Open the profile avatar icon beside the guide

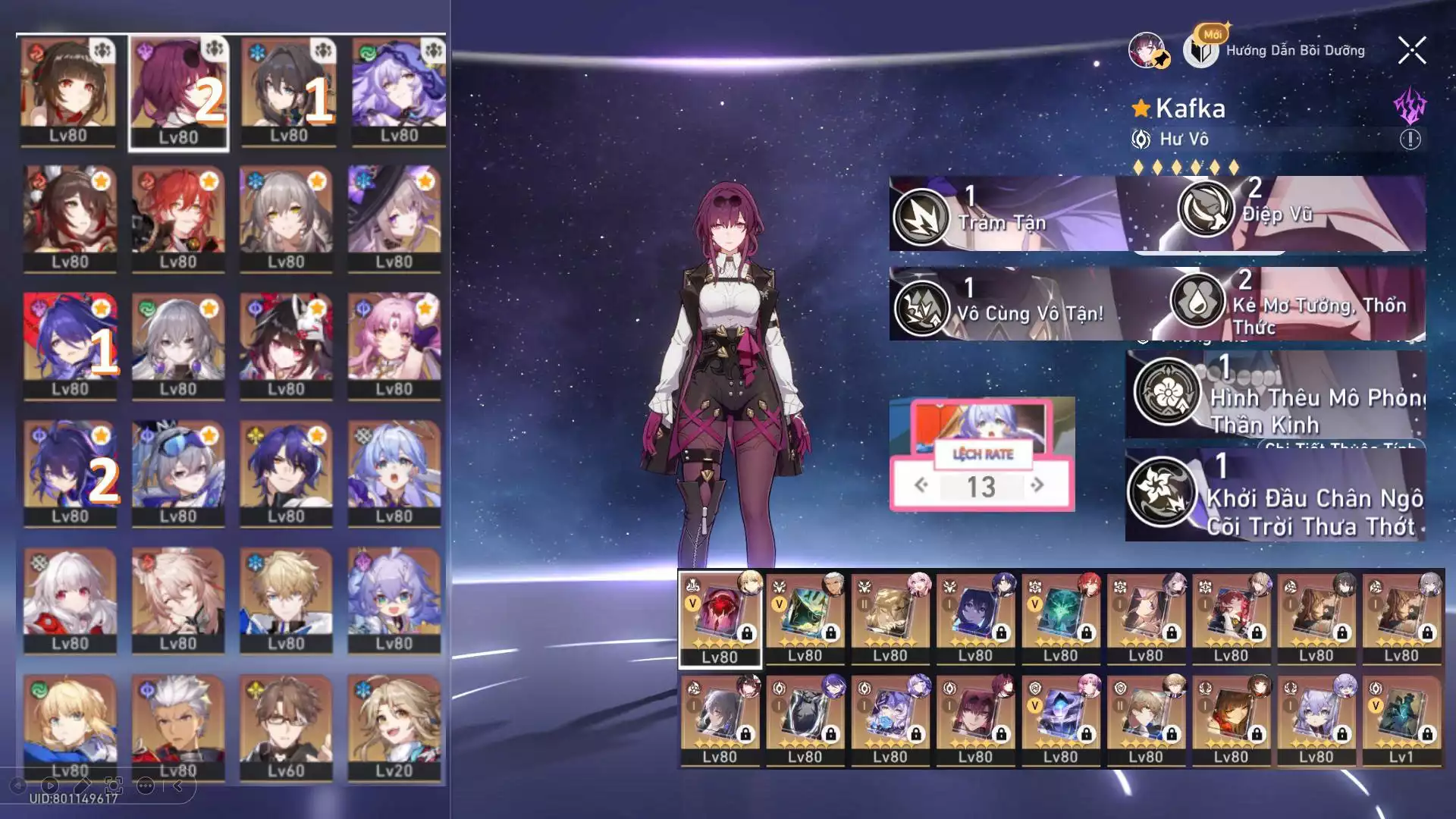1147,51
